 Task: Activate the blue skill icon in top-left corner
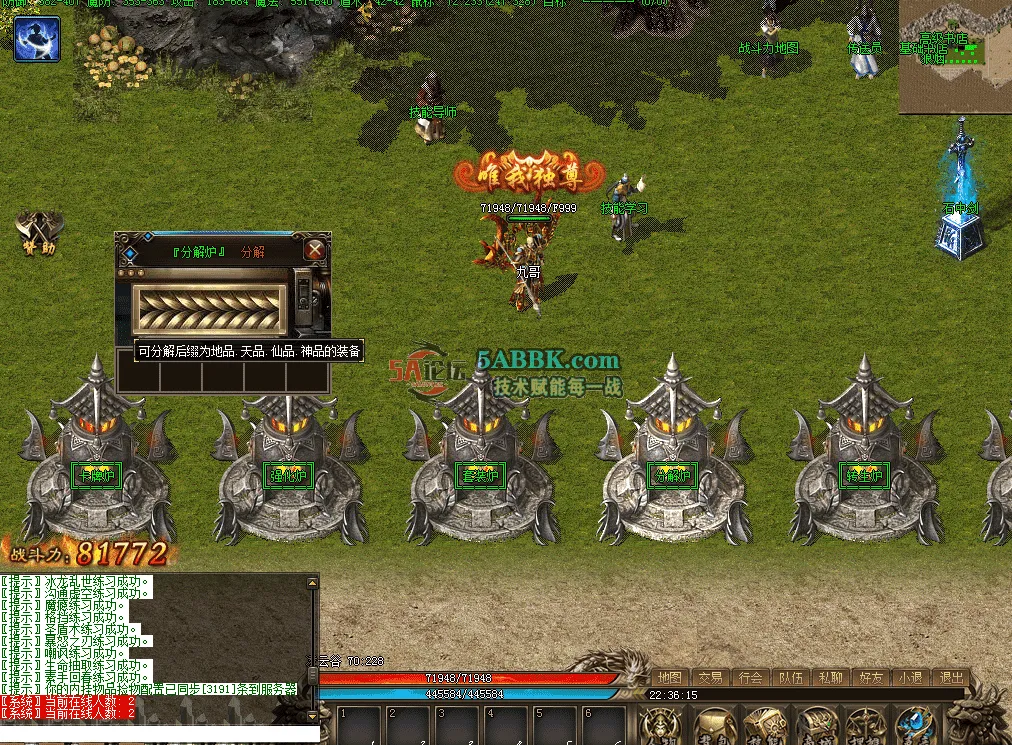pos(37,39)
